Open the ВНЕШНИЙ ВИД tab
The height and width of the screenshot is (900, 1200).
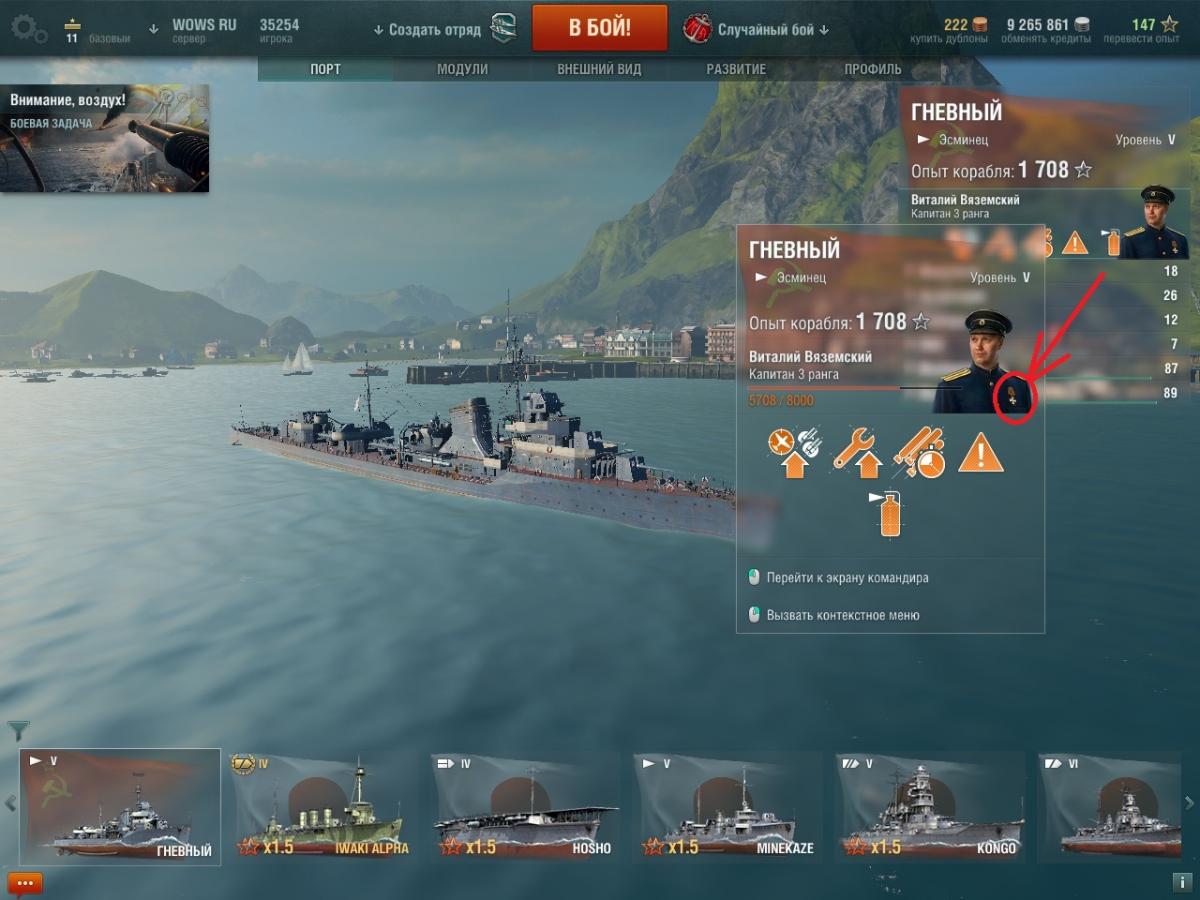pyautogui.click(x=599, y=69)
